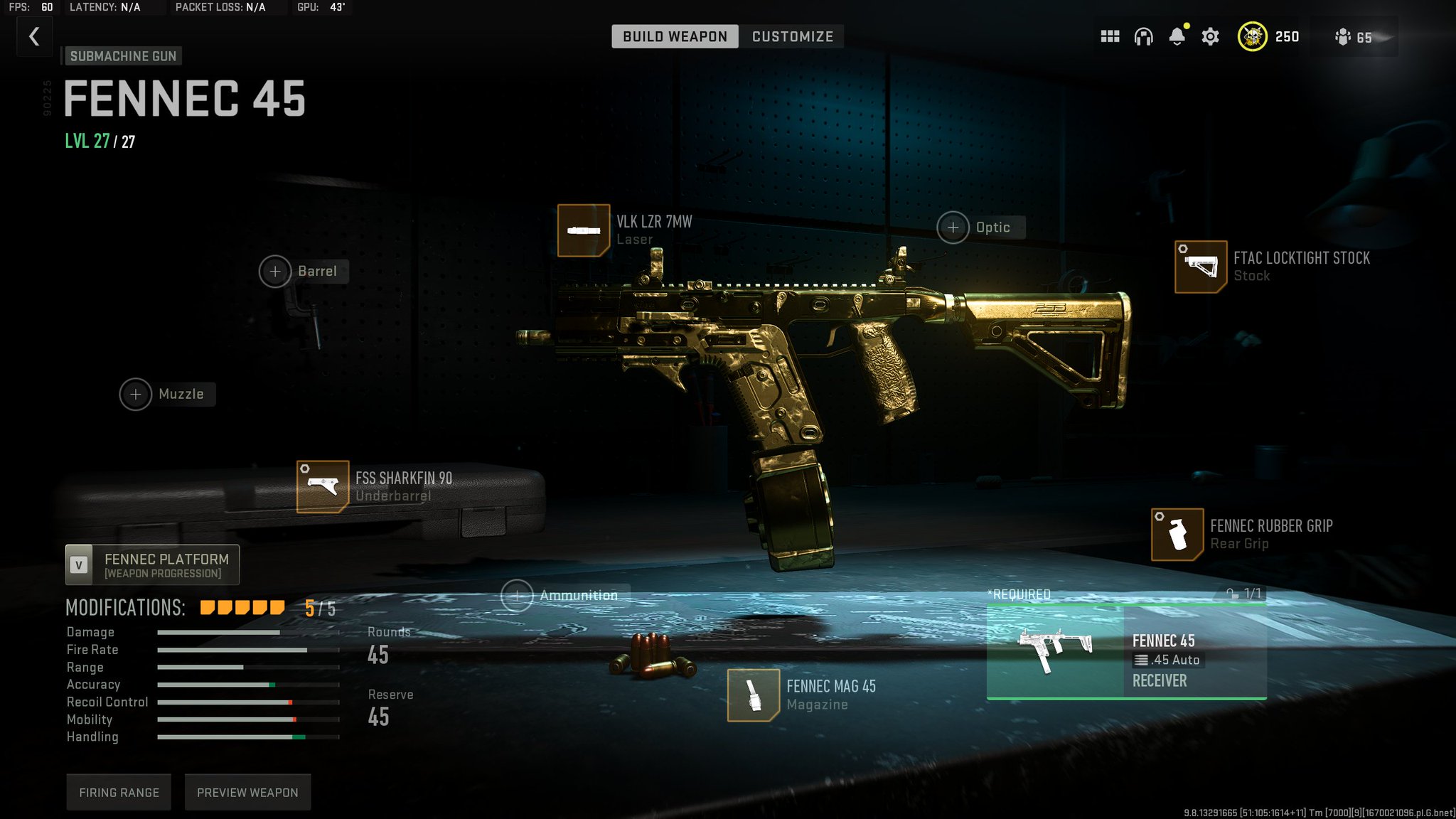Viewport: 1456px width, 819px height.
Task: Show notifications via the bell icon
Action: click(x=1177, y=36)
